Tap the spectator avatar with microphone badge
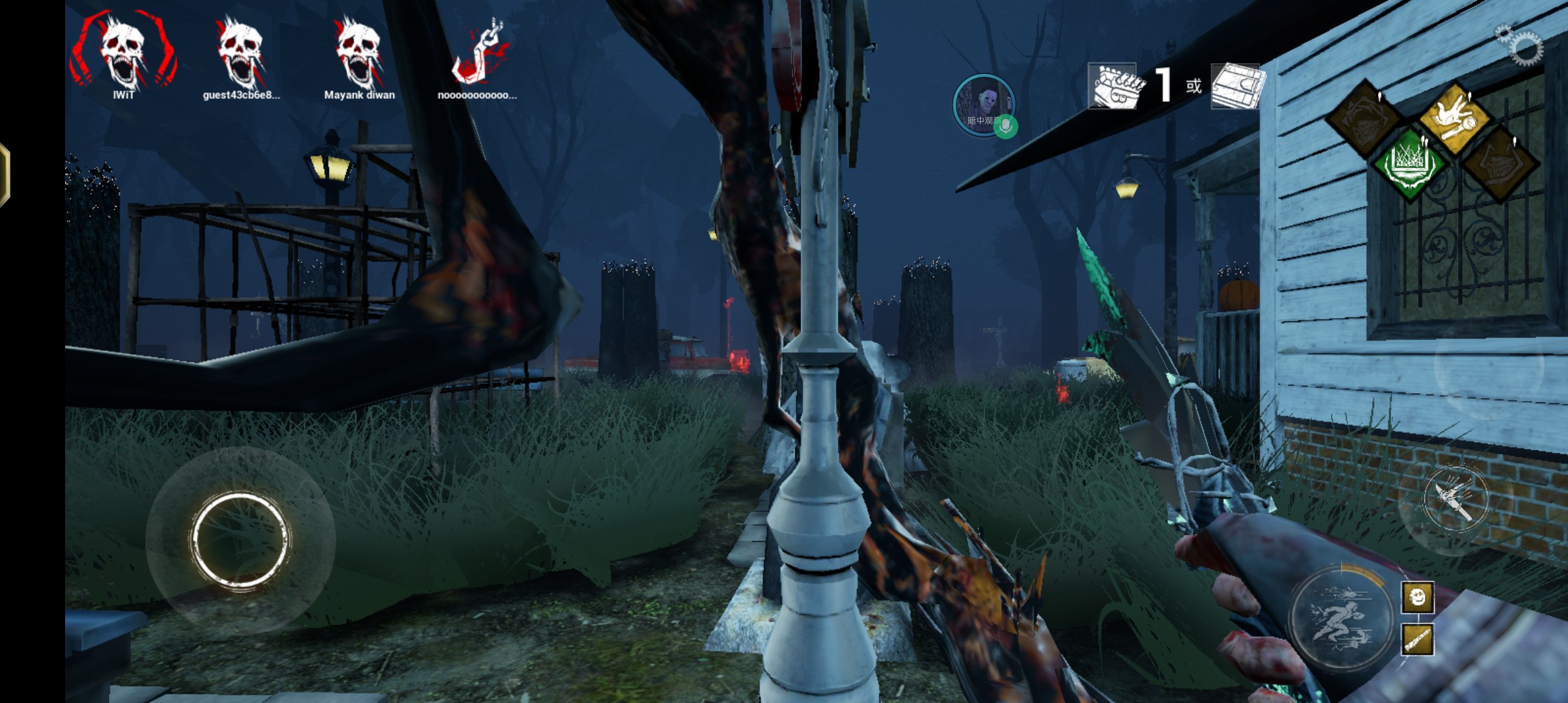The height and width of the screenshot is (703, 1568). pos(983,105)
